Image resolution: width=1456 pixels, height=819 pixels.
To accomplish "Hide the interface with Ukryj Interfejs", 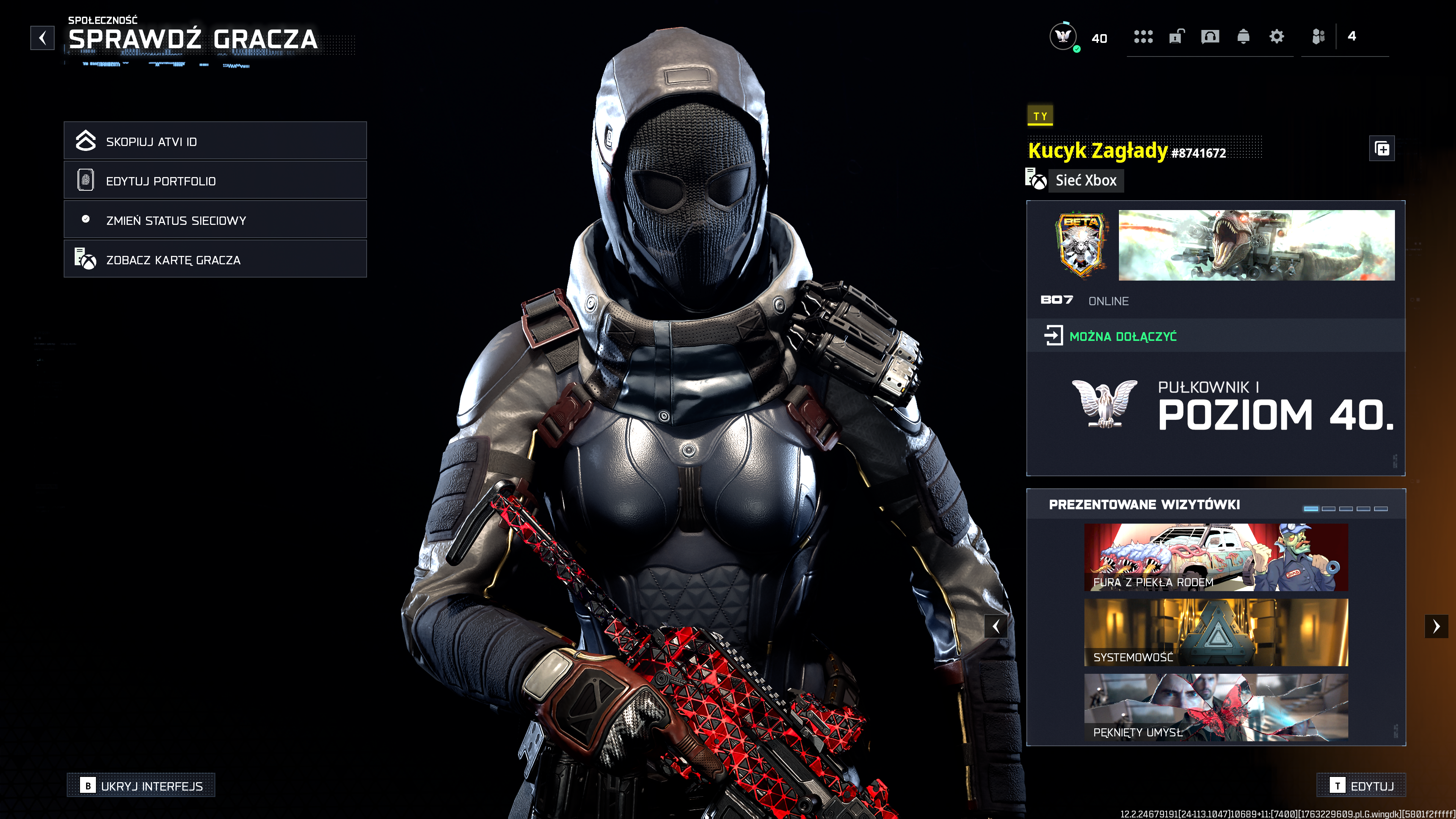I will 141,785.
